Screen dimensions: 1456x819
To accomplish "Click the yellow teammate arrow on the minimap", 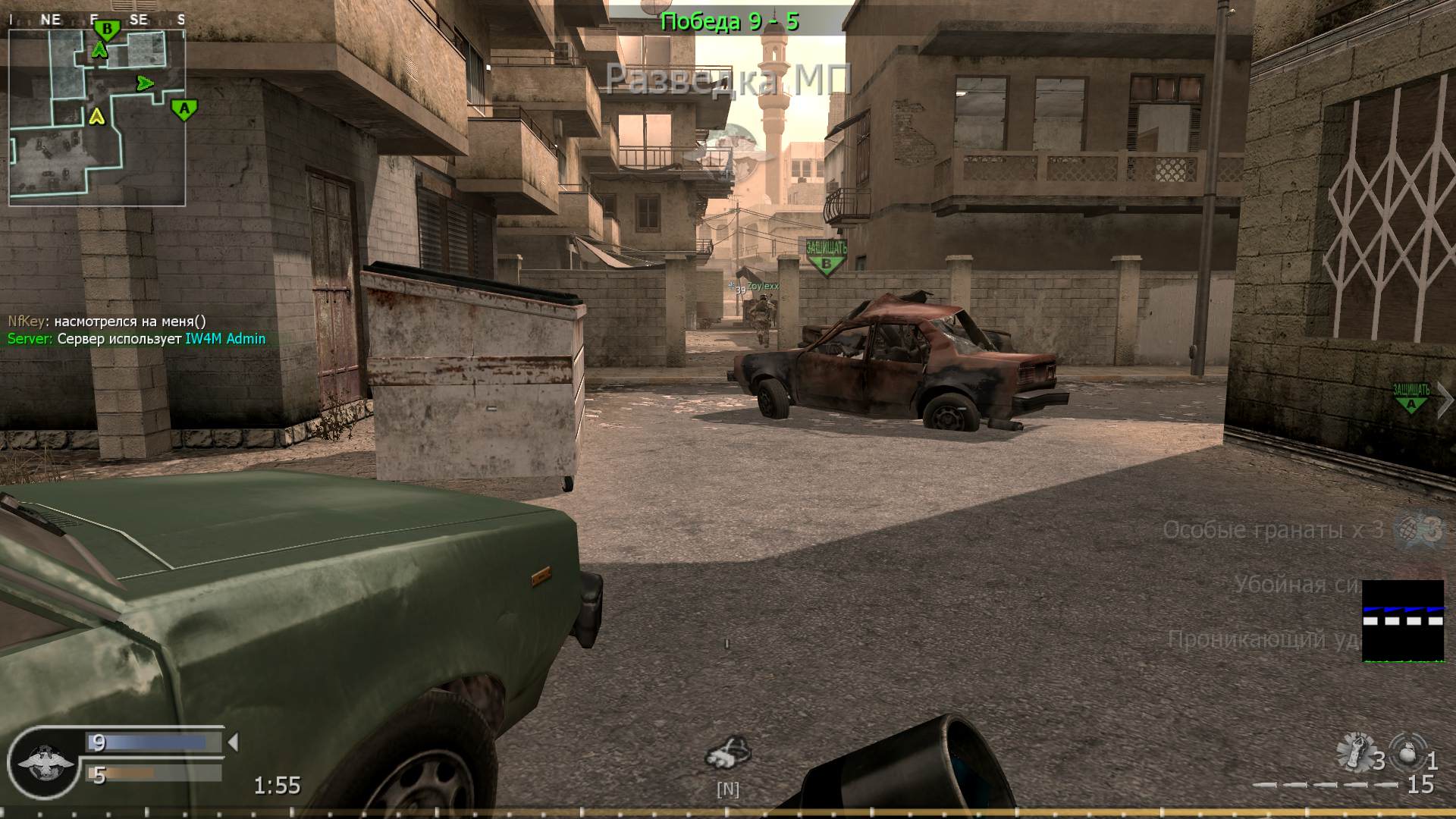I will tap(97, 118).
